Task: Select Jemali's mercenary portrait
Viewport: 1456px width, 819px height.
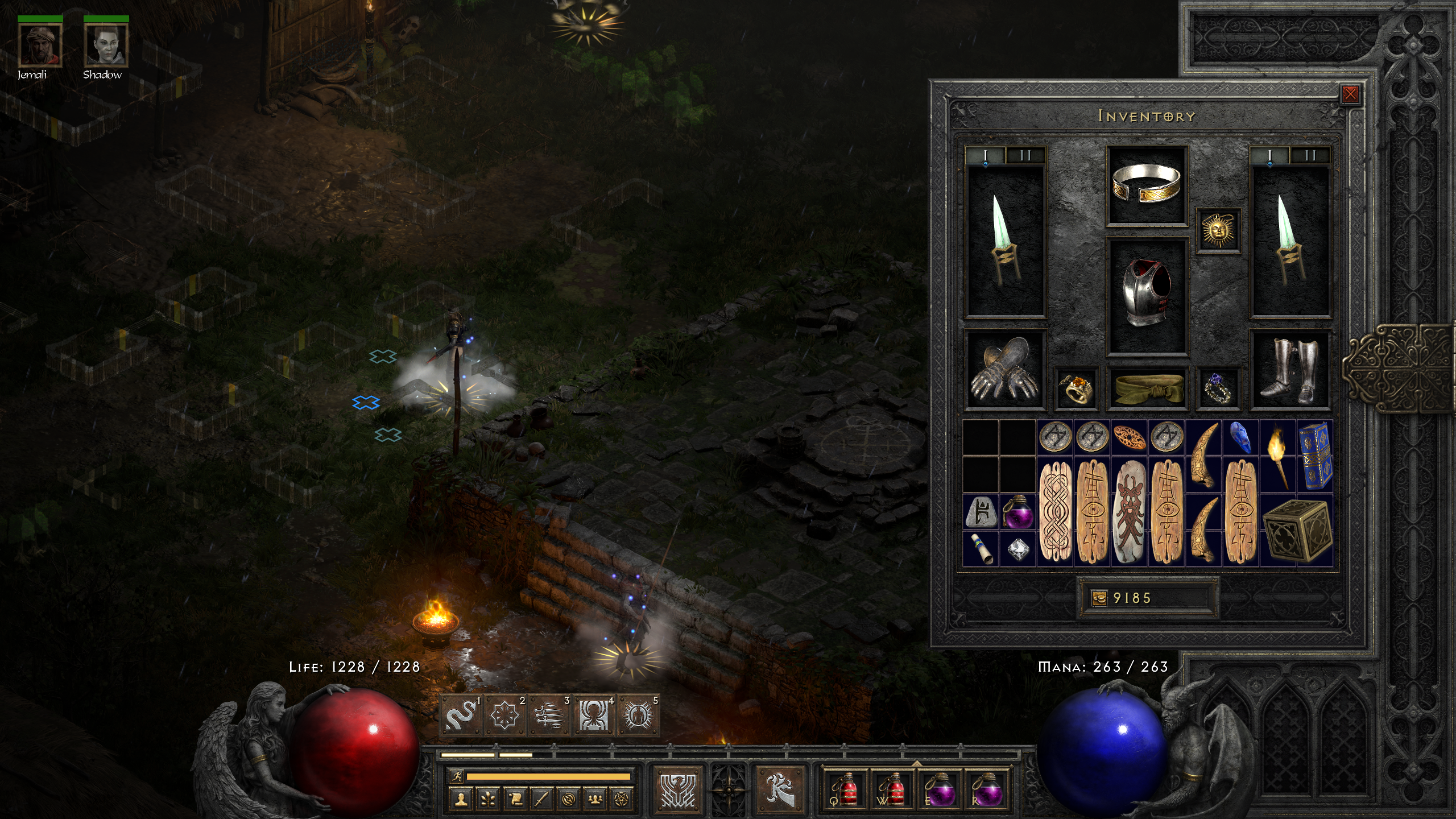Action: click(40, 45)
